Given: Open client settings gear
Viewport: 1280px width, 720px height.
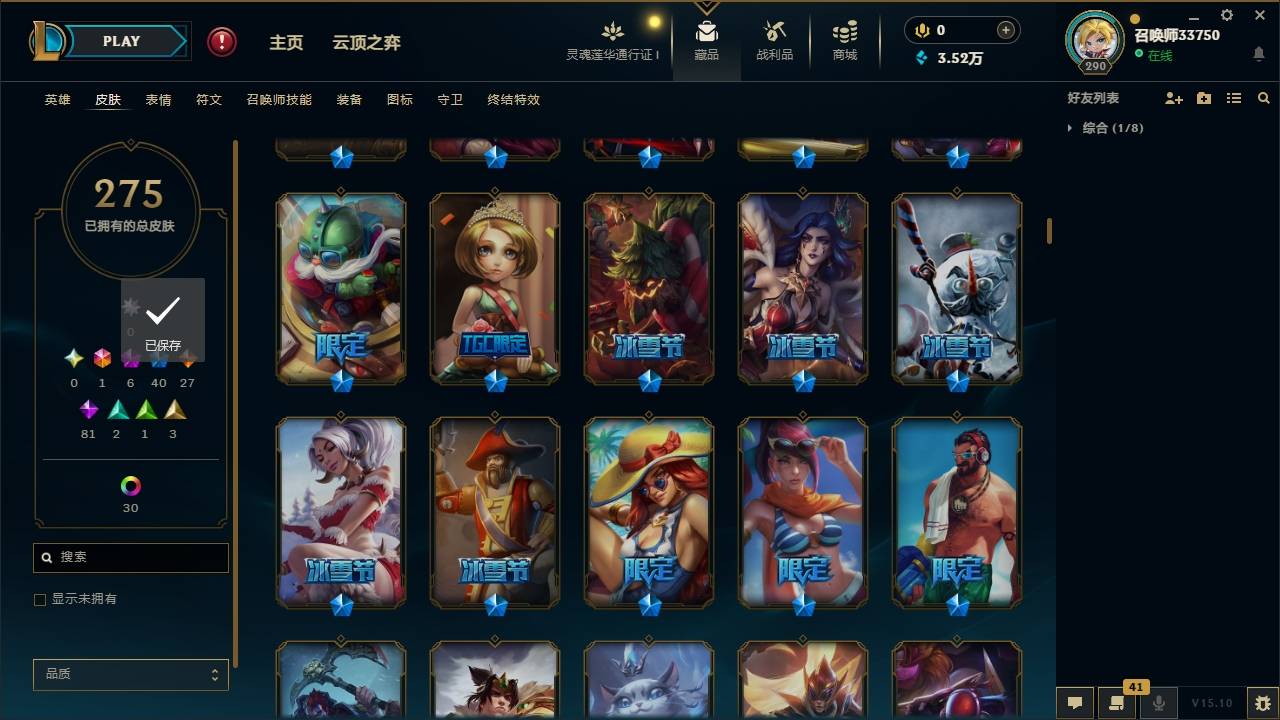Looking at the screenshot, I should pos(1226,15).
